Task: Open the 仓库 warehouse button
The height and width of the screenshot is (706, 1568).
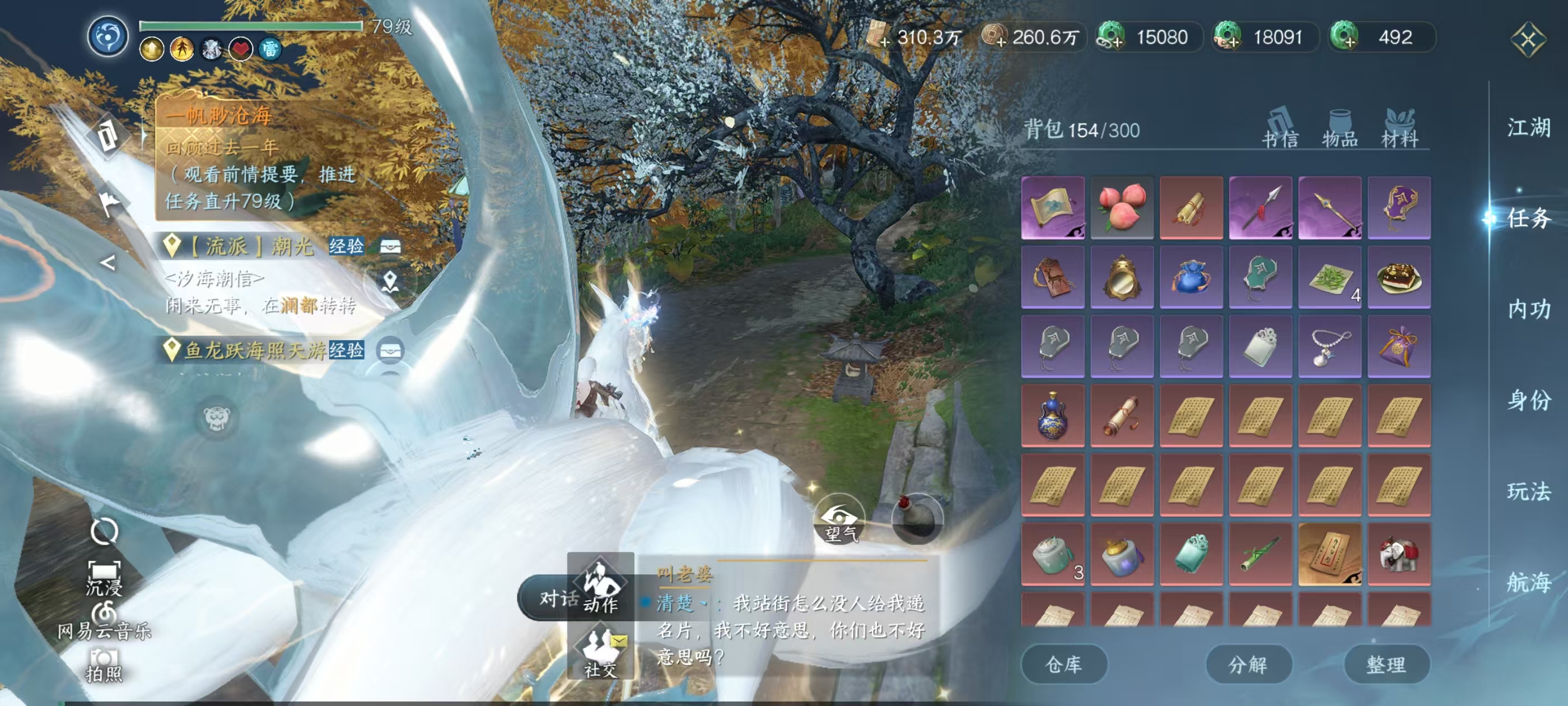Action: click(x=1063, y=664)
